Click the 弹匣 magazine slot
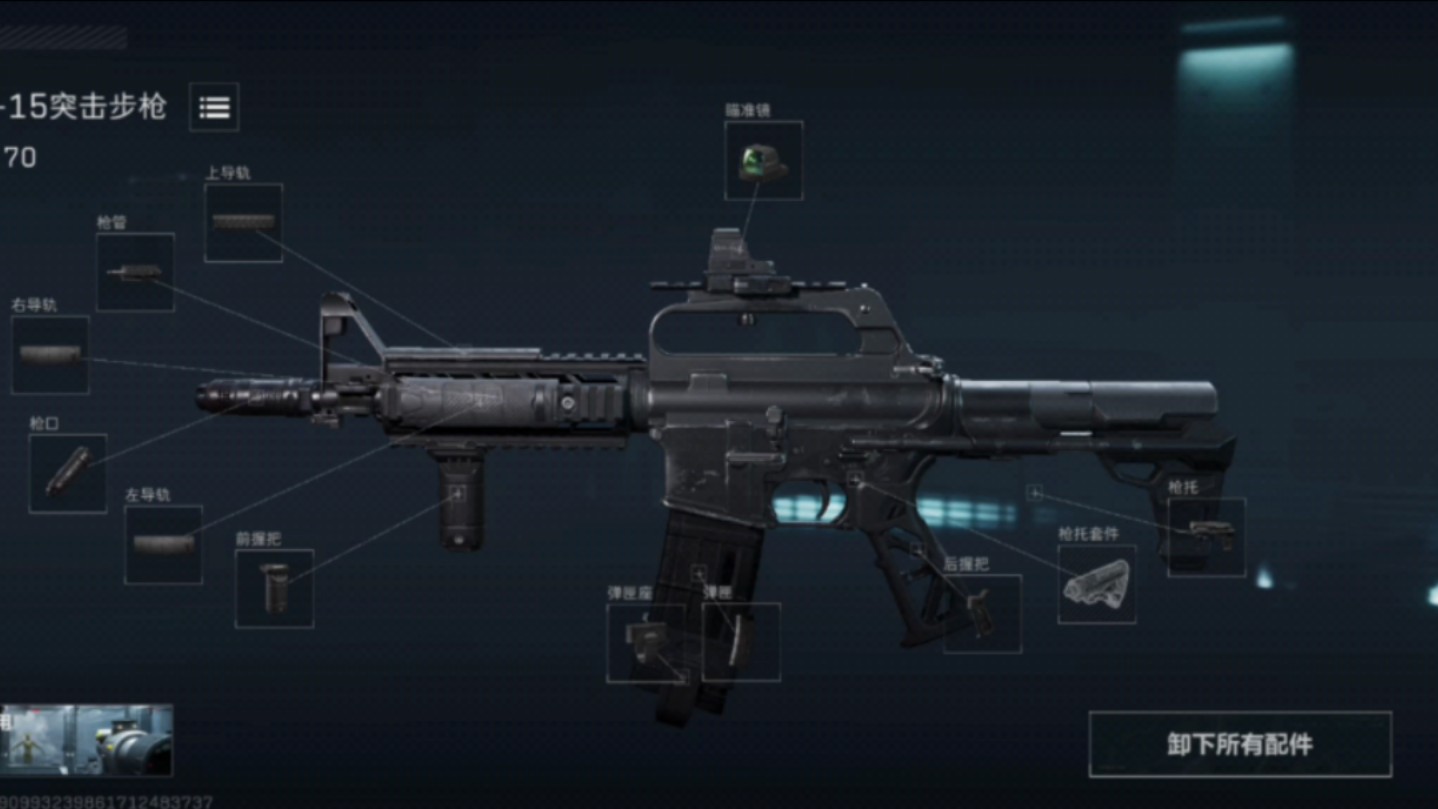Image resolution: width=1438 pixels, height=809 pixels. 741,642
